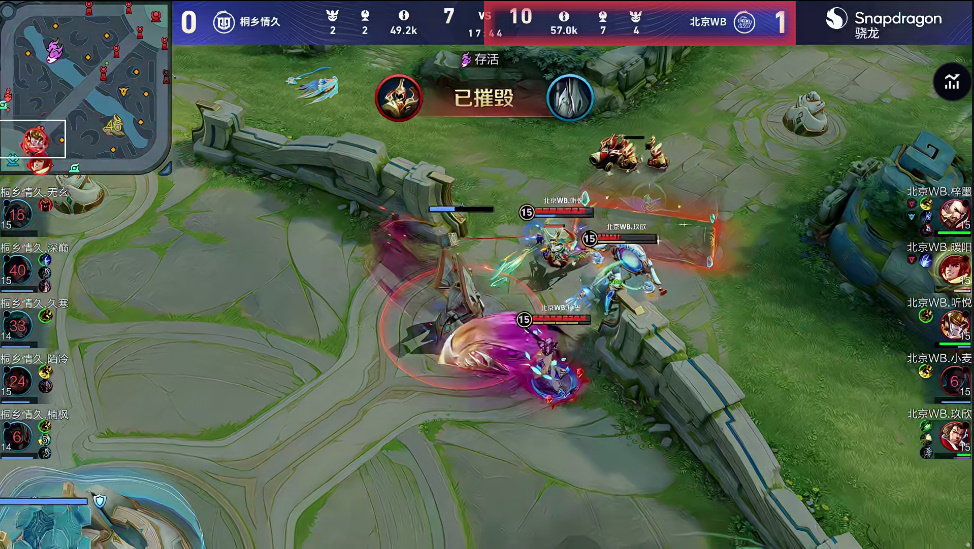974x549 pixels.
Task: Open the minimap in the corner
Action: pos(85,86)
